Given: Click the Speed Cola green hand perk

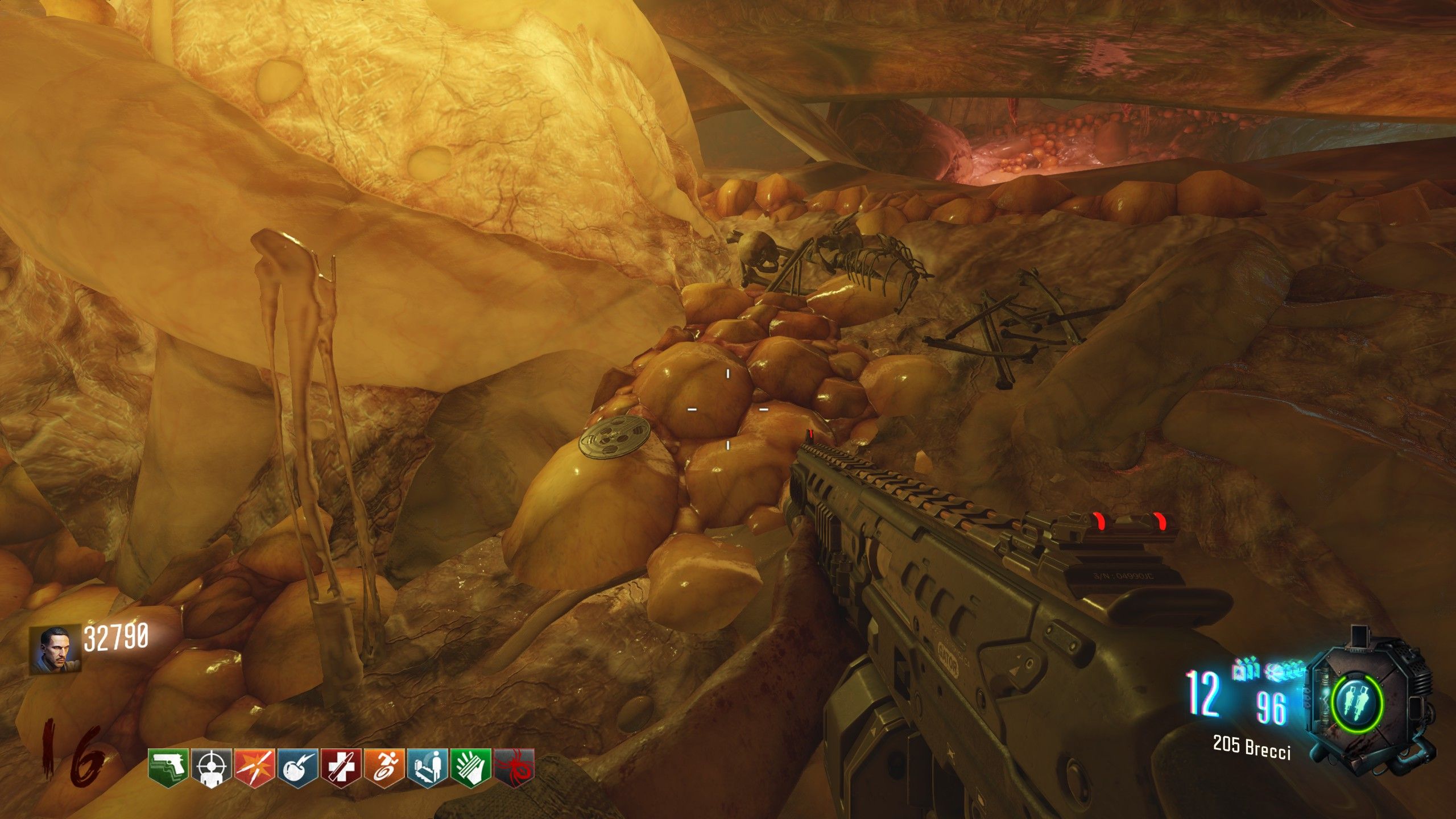Looking at the screenshot, I should [x=470, y=768].
